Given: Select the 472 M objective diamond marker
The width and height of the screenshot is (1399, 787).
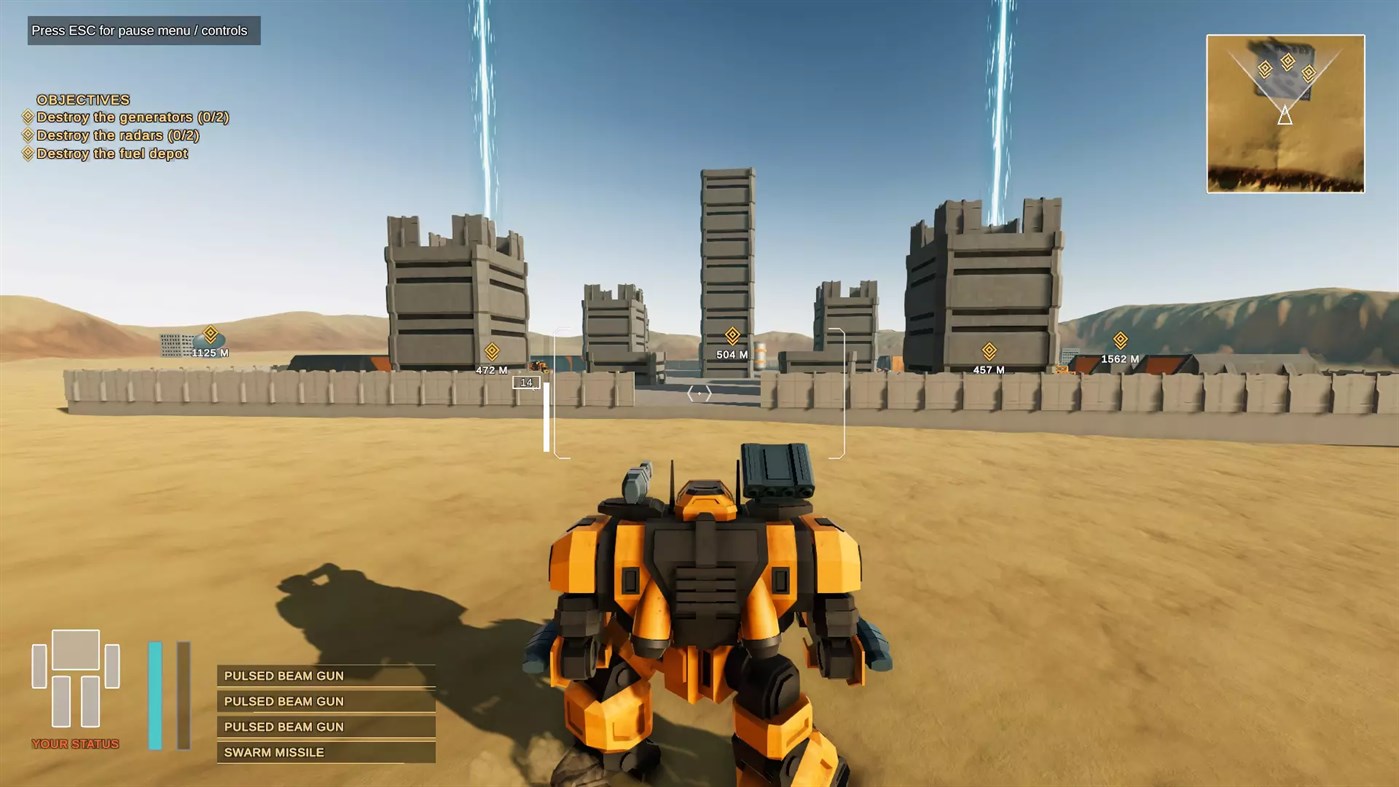Looking at the screenshot, I should [491, 352].
